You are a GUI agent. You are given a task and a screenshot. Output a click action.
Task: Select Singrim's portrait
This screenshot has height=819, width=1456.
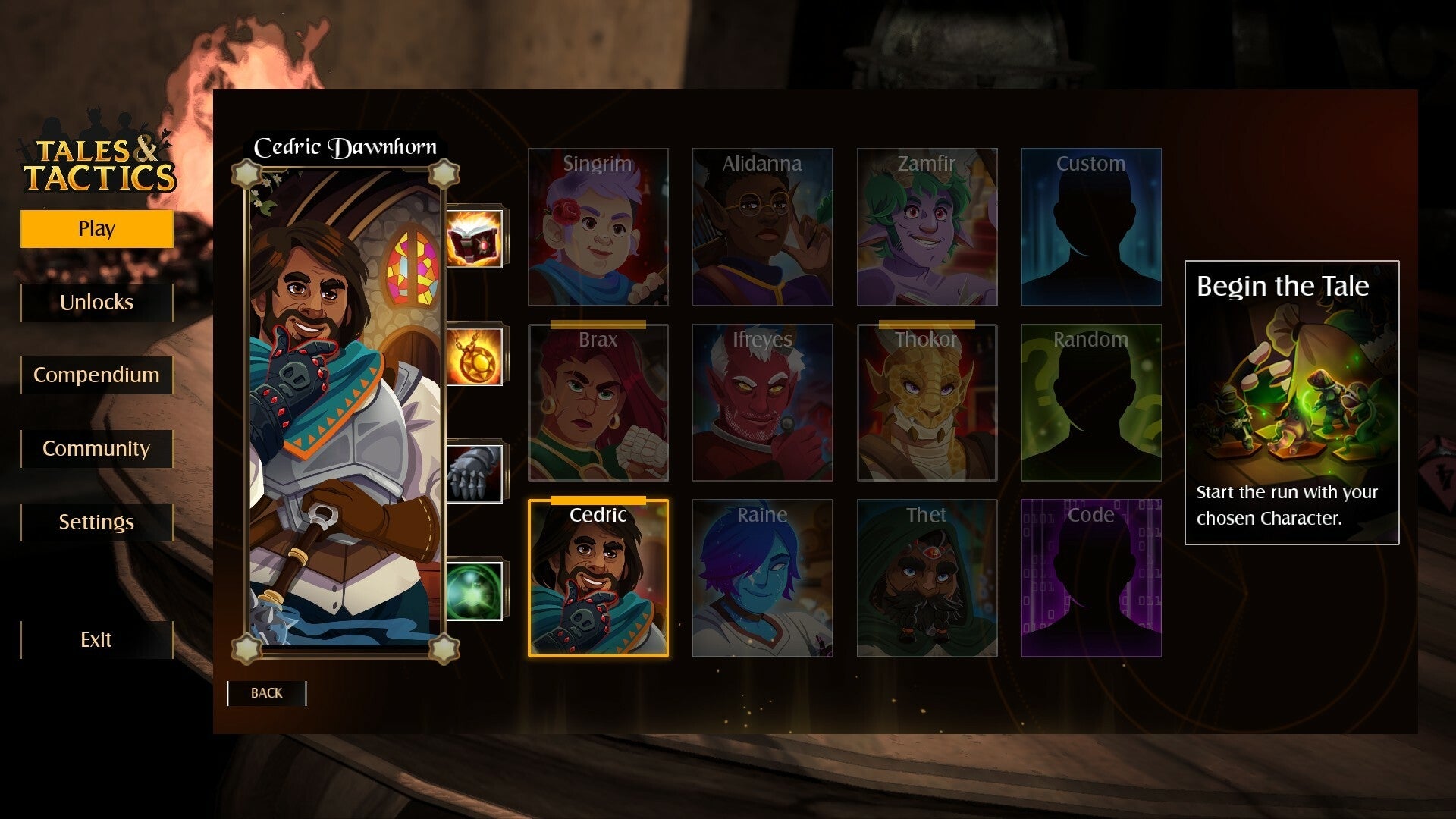(x=598, y=227)
